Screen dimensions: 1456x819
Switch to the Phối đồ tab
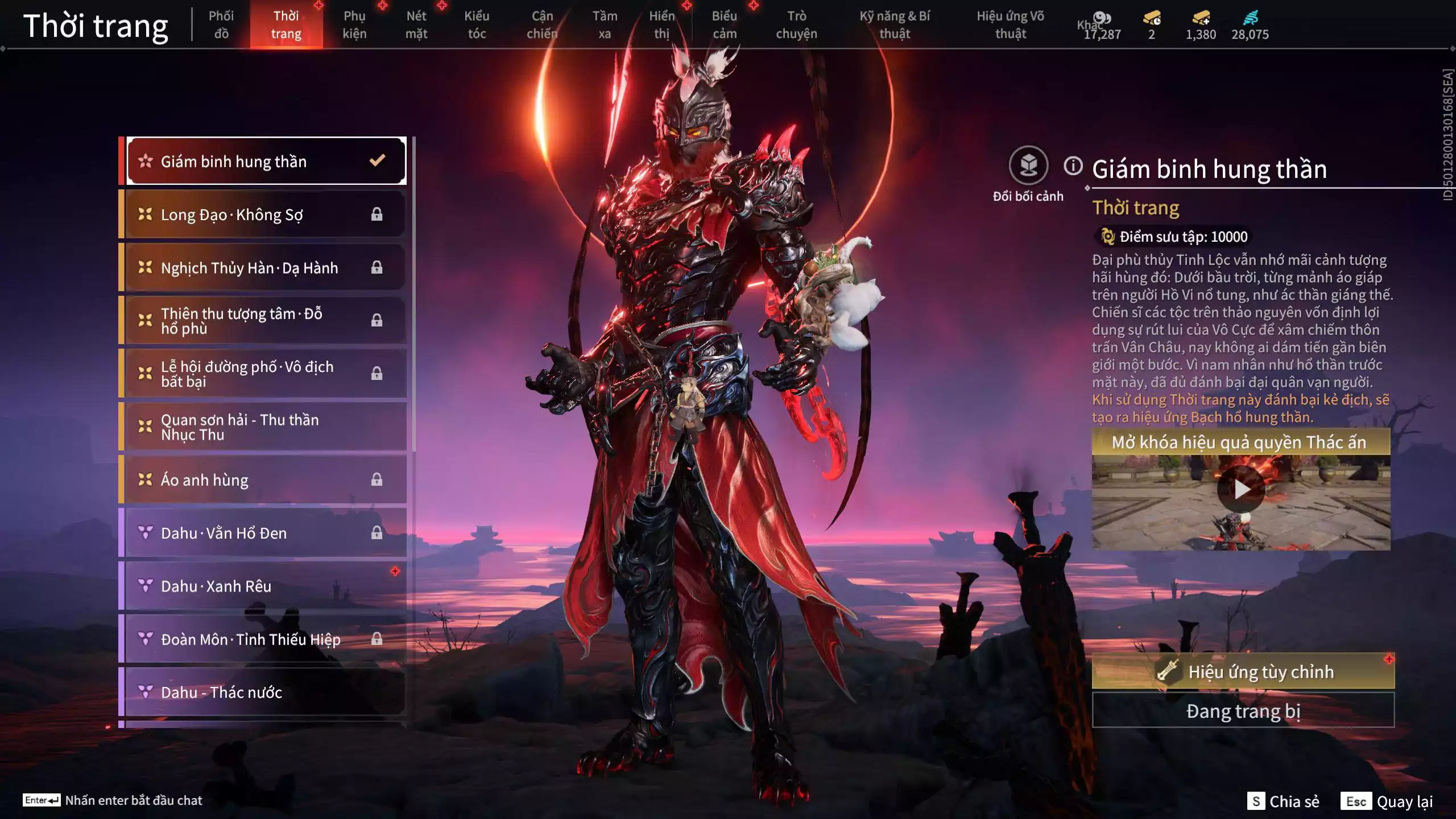click(x=221, y=25)
